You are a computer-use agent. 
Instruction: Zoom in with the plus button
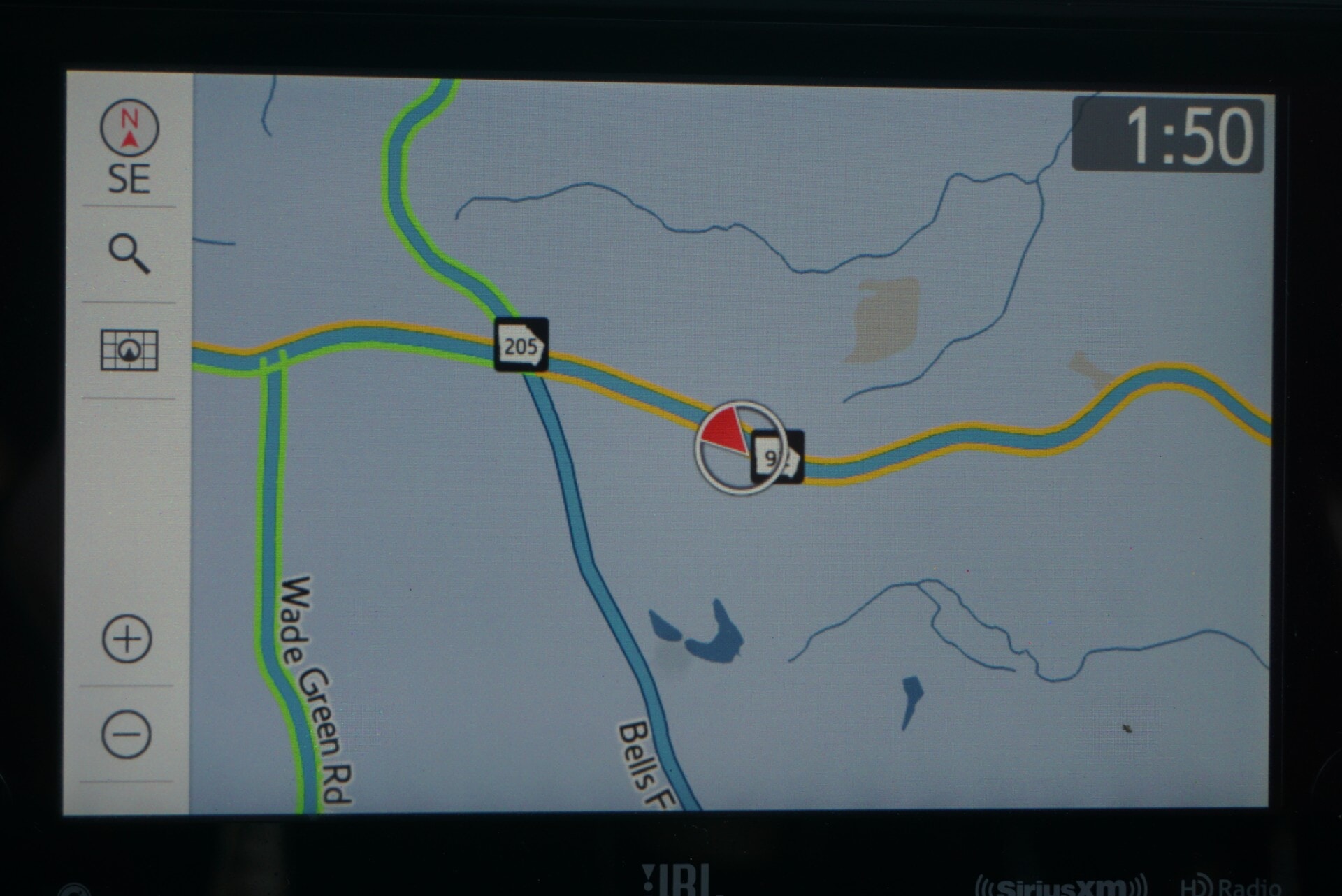click(x=127, y=639)
